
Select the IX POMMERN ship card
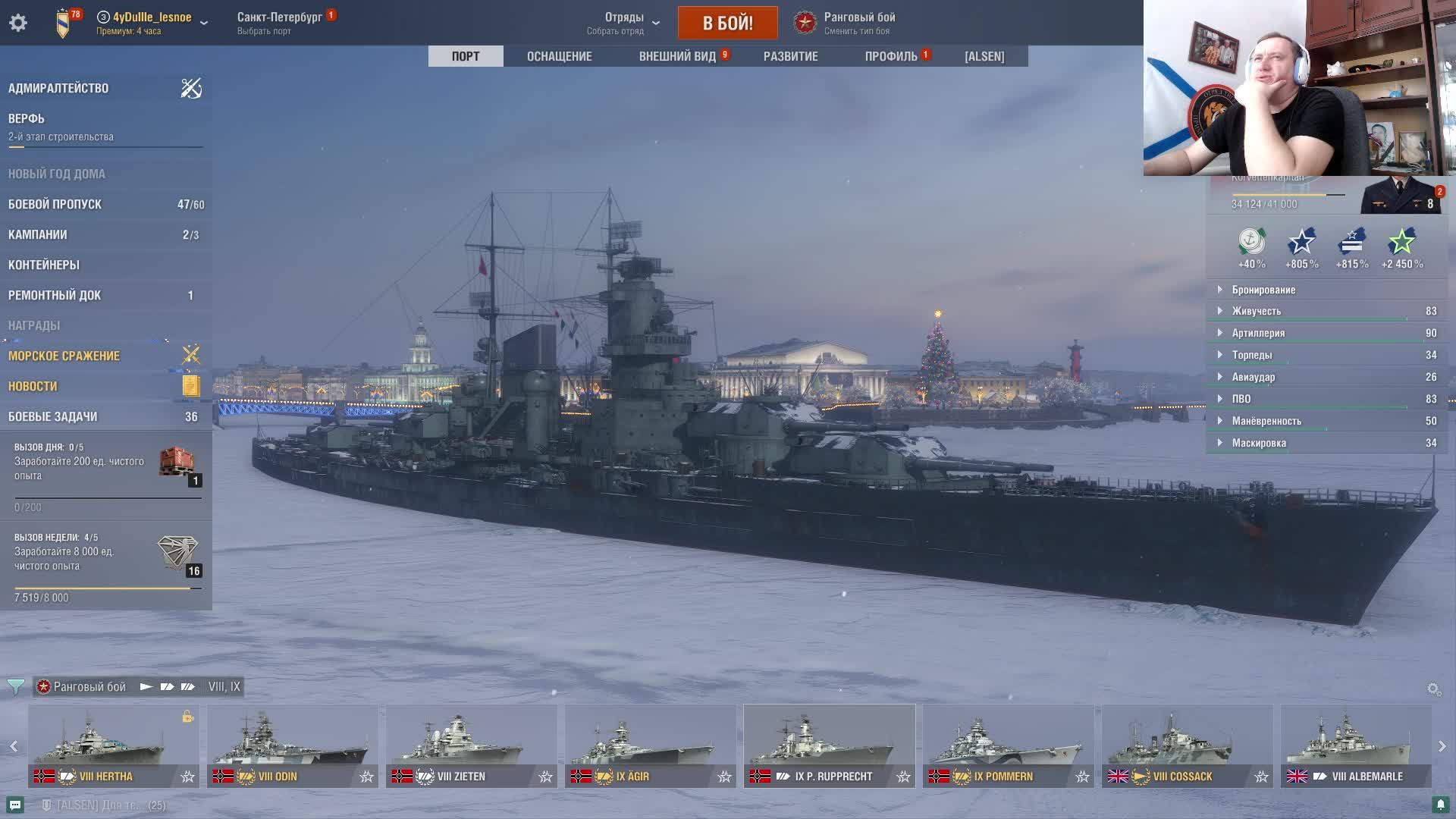(1008, 745)
